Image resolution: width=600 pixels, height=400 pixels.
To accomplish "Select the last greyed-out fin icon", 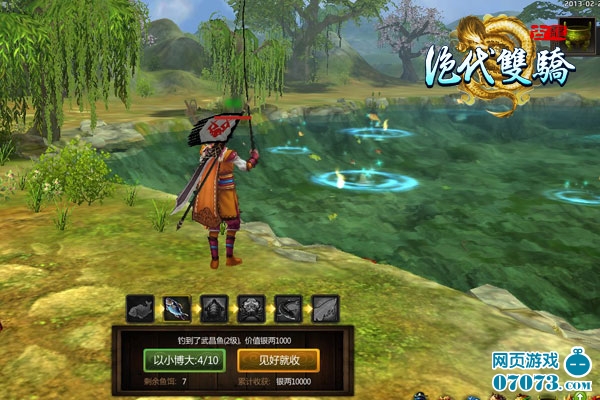I will pyautogui.click(x=325, y=307).
